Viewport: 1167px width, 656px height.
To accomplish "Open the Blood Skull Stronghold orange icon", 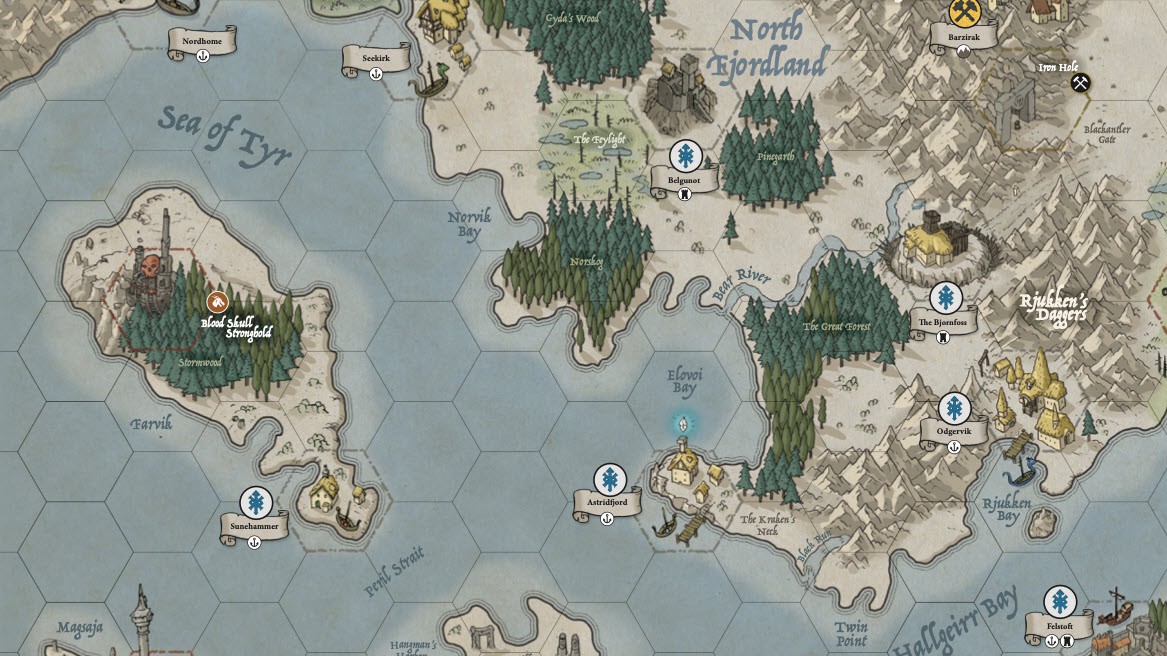I will click(217, 302).
